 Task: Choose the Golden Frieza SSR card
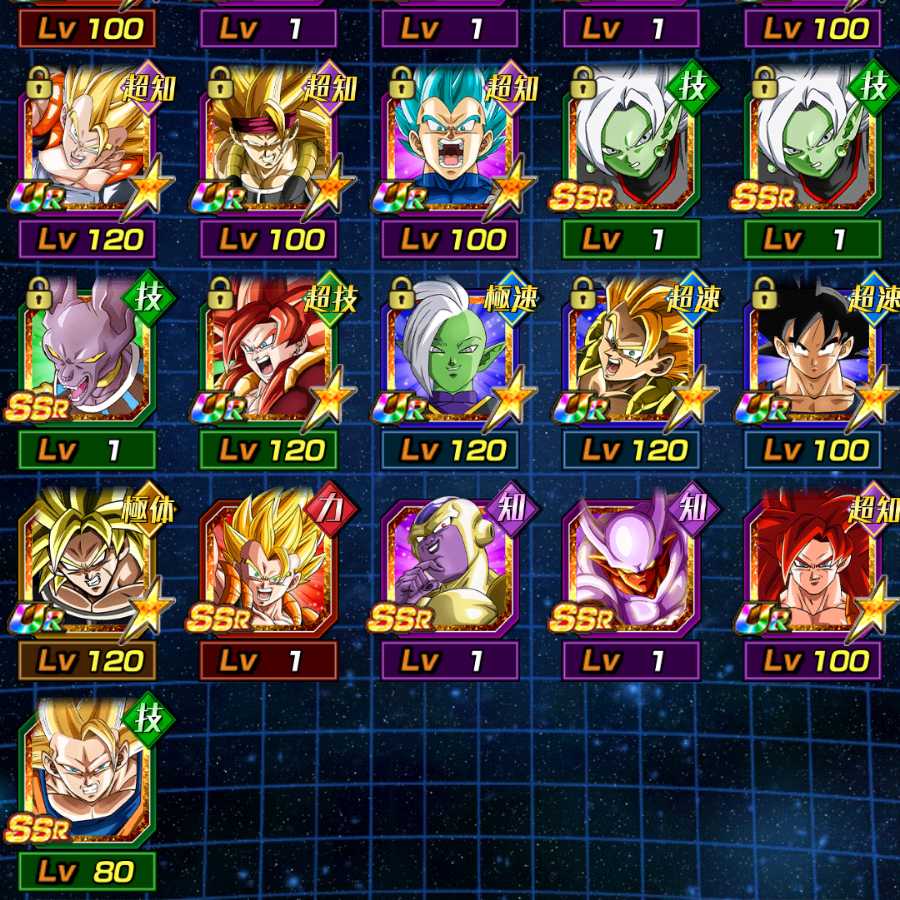pos(450,563)
